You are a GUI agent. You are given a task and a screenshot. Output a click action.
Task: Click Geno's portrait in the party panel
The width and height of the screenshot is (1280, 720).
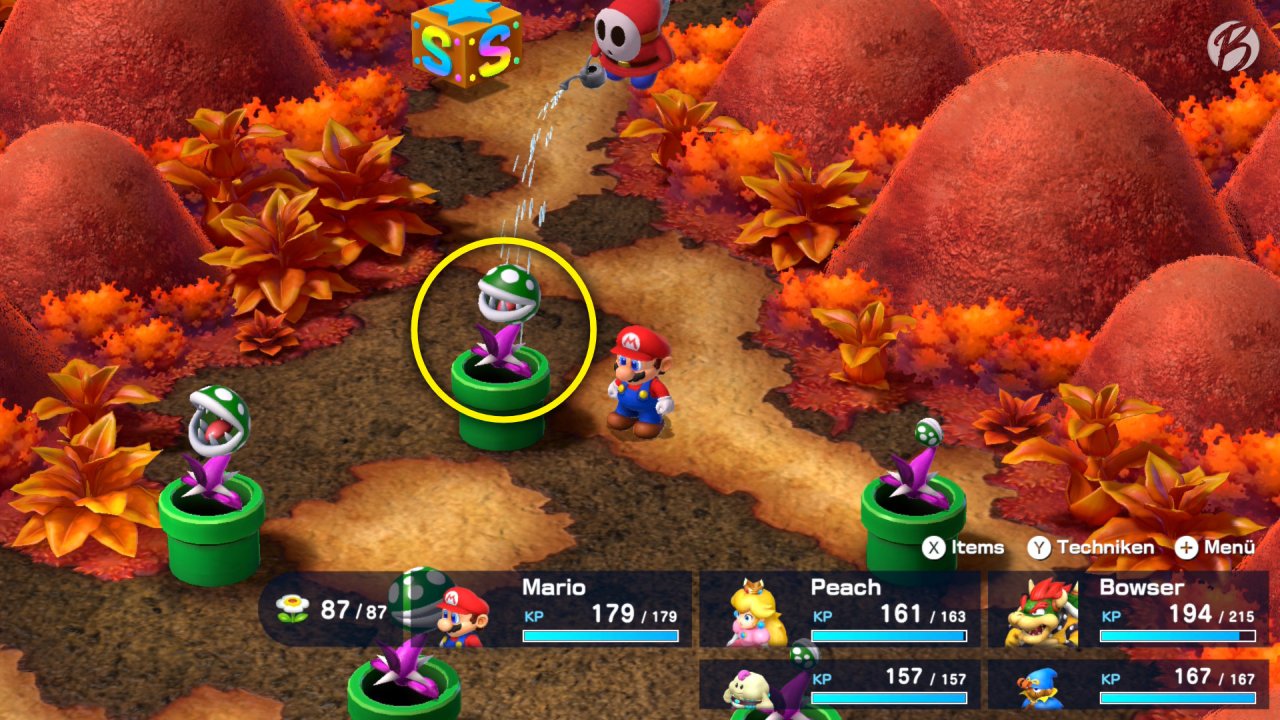(x=1039, y=688)
